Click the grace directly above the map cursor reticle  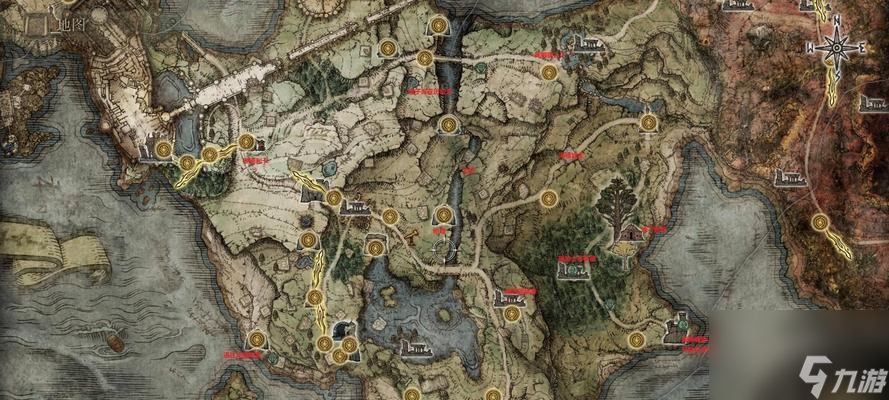pyautogui.click(x=444, y=213)
